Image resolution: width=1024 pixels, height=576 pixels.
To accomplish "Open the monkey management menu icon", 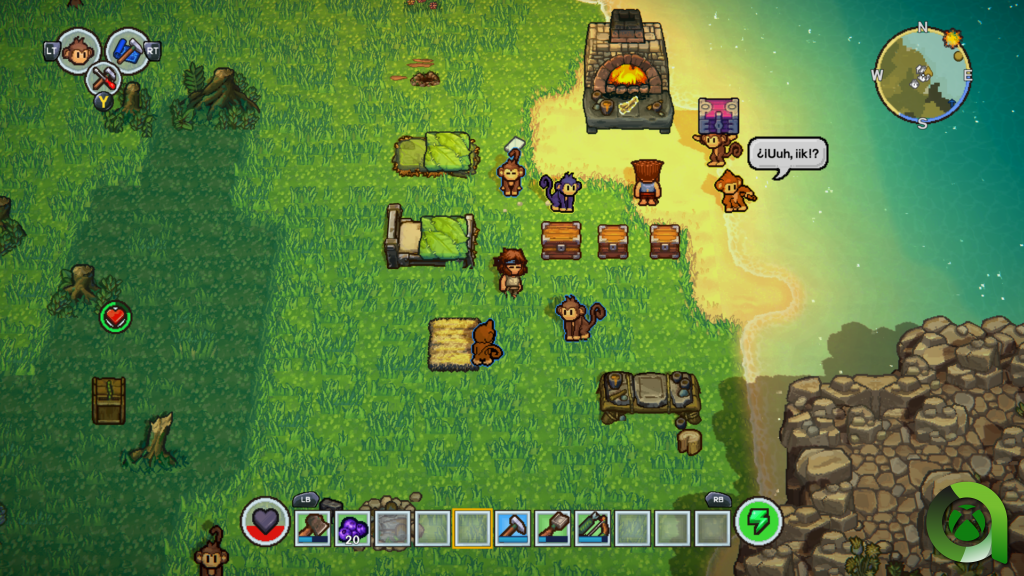I will tap(78, 51).
